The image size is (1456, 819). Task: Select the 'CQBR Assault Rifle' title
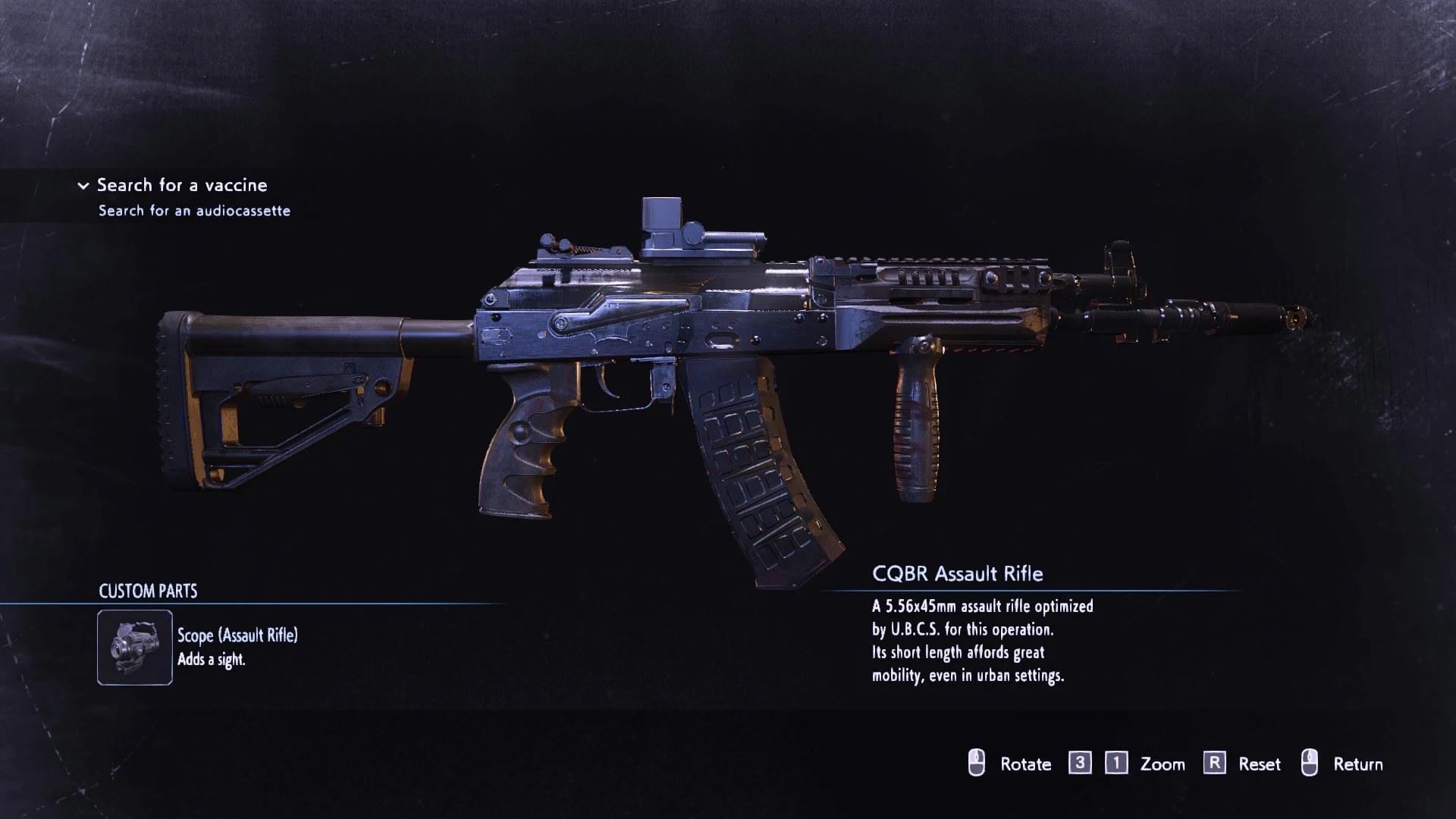coord(957,574)
